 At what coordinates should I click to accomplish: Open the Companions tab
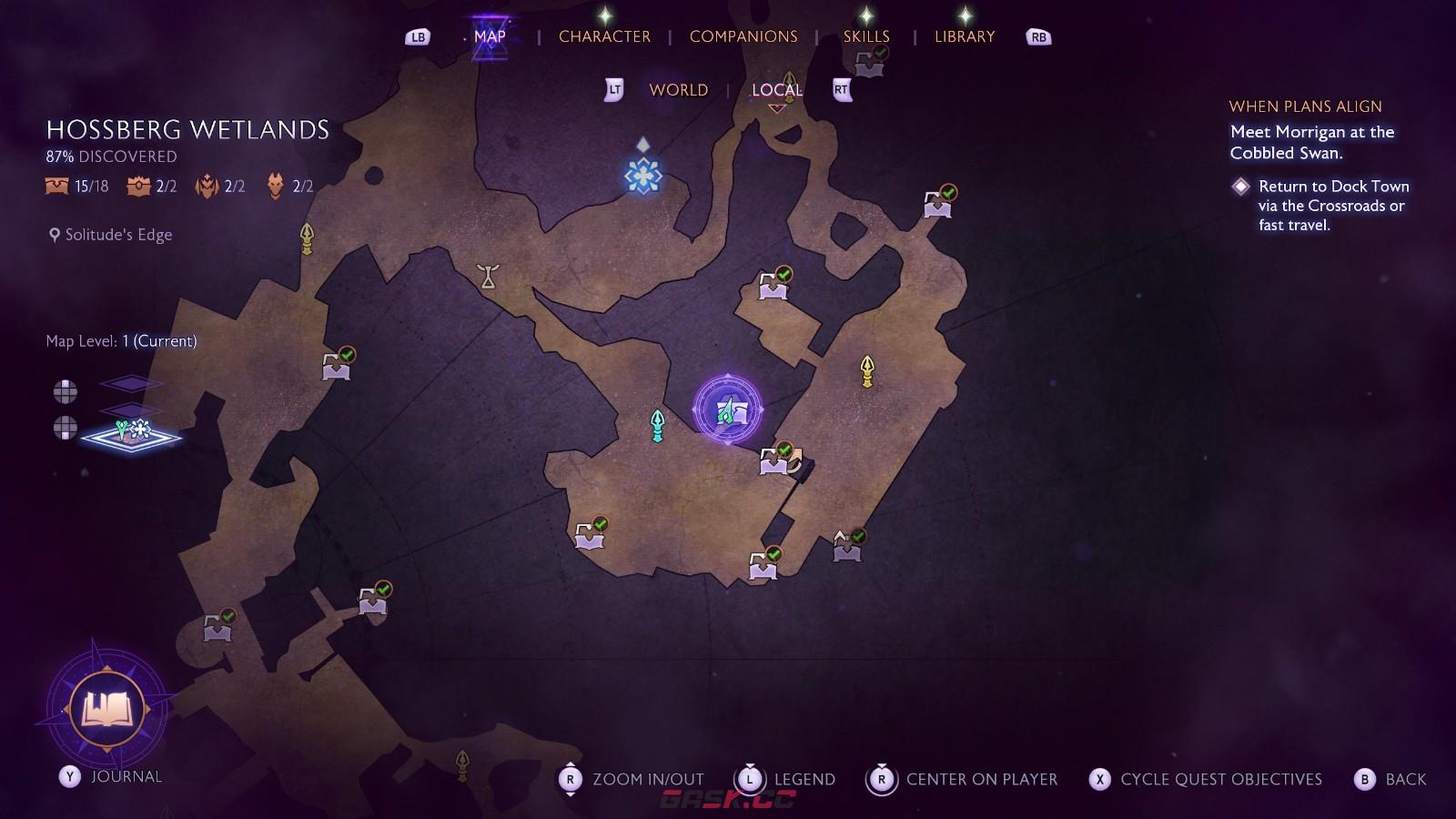click(743, 36)
